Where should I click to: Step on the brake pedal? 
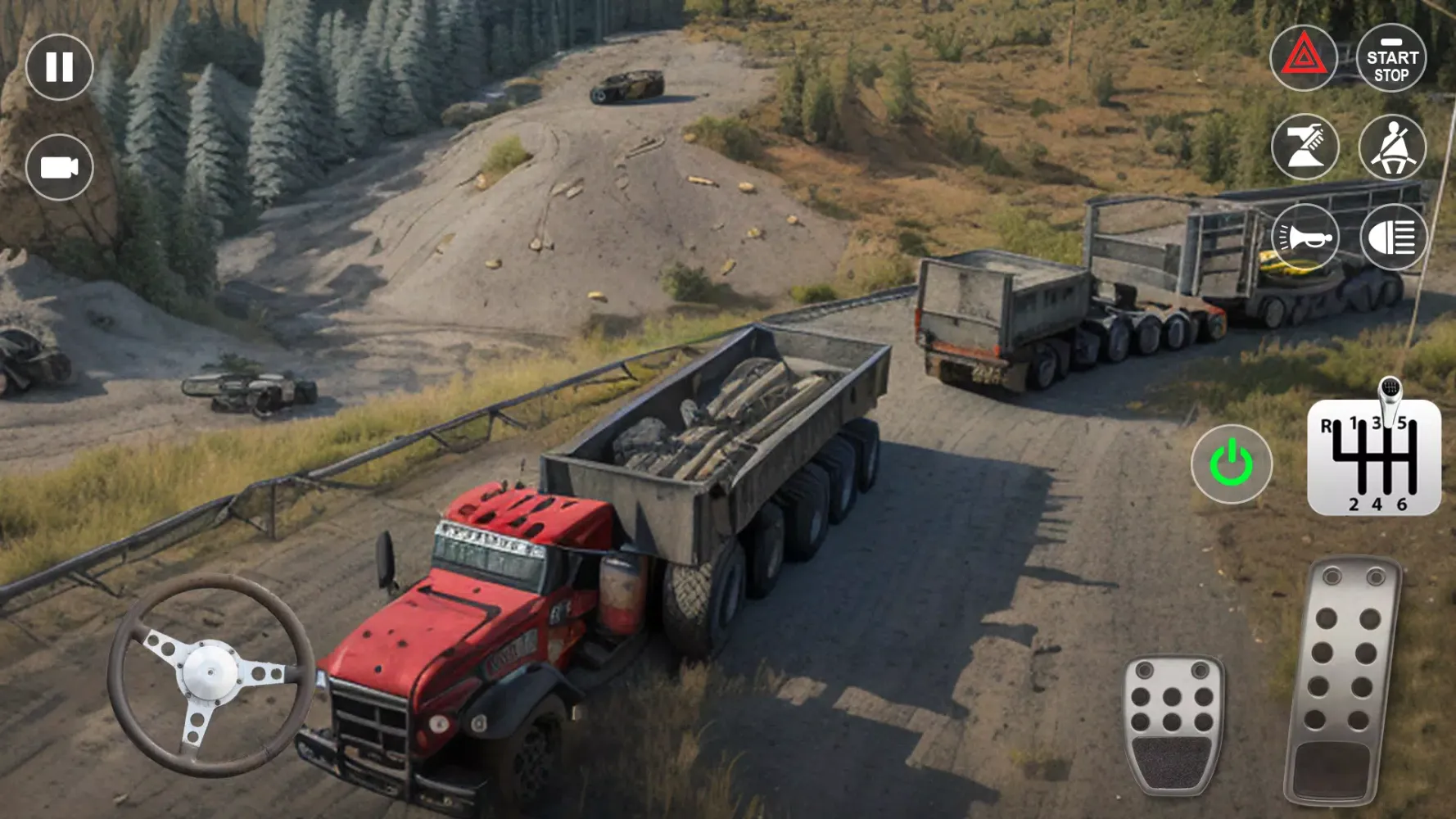[1173, 724]
